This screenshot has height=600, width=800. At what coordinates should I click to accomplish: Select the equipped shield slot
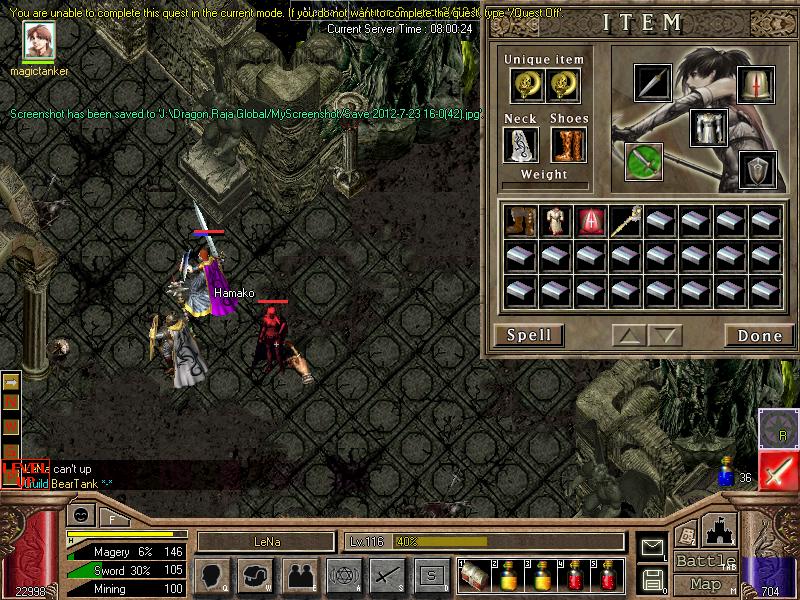757,170
